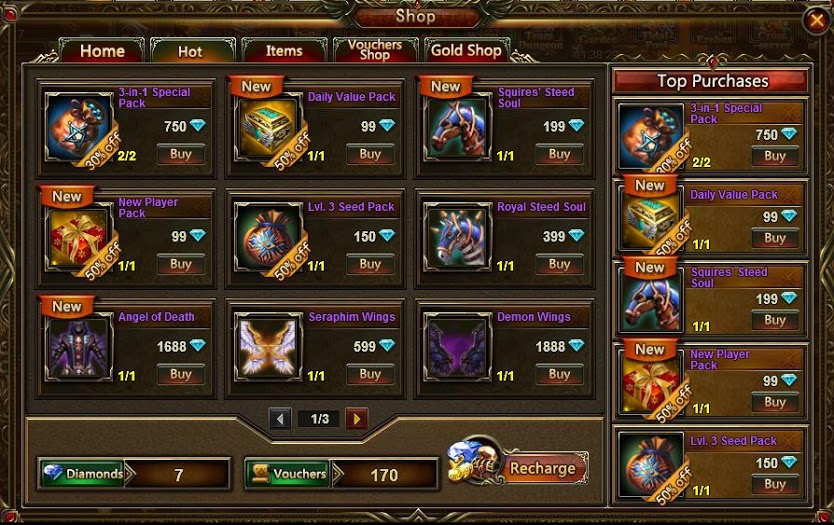
Task: Go to the next shop page
Action: click(x=357, y=419)
